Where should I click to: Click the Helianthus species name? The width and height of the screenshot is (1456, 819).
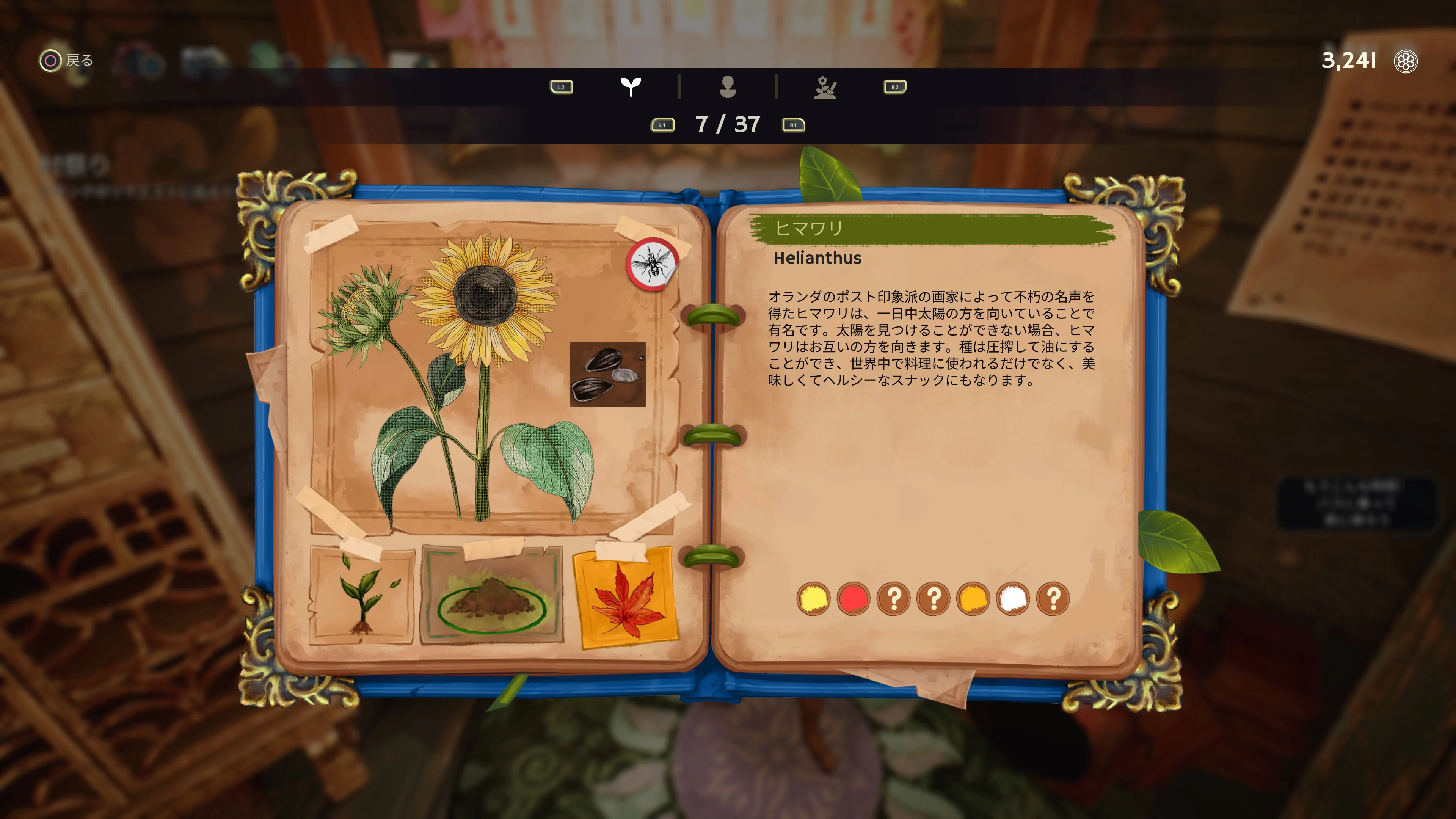click(819, 259)
